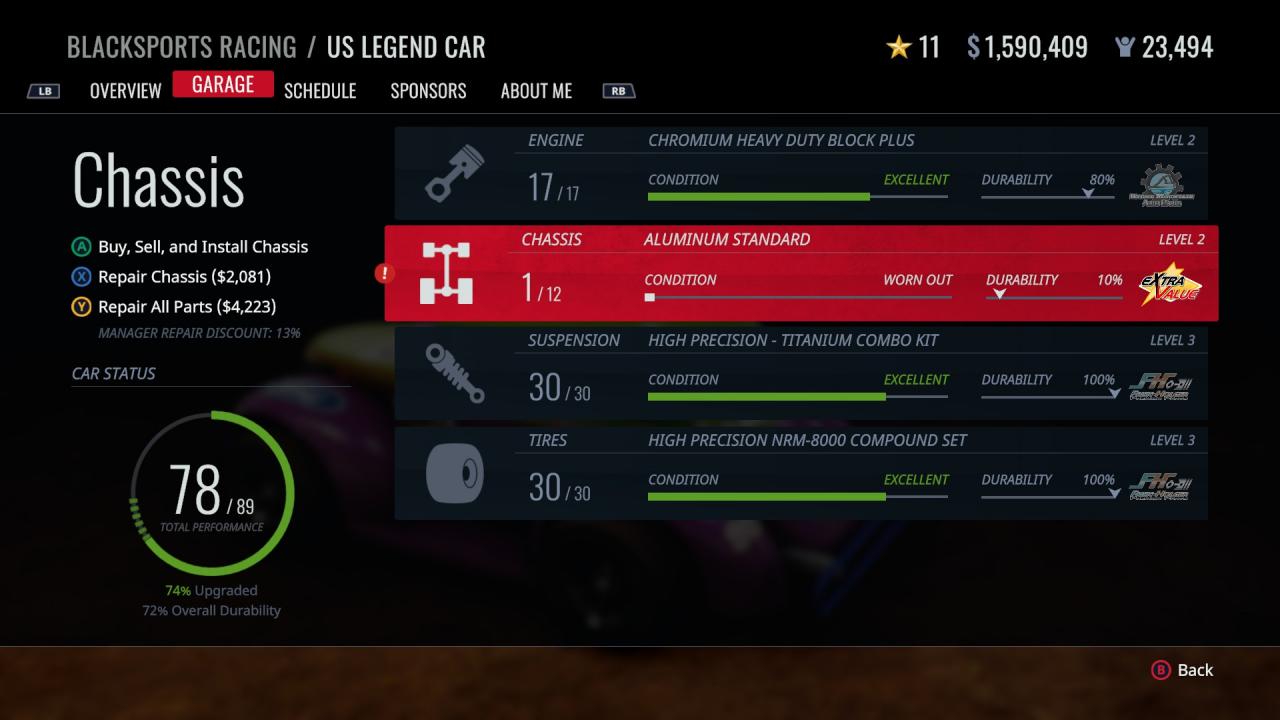Screen dimensions: 1280x720
Task: Go Back from the garage screen
Action: 1183,670
